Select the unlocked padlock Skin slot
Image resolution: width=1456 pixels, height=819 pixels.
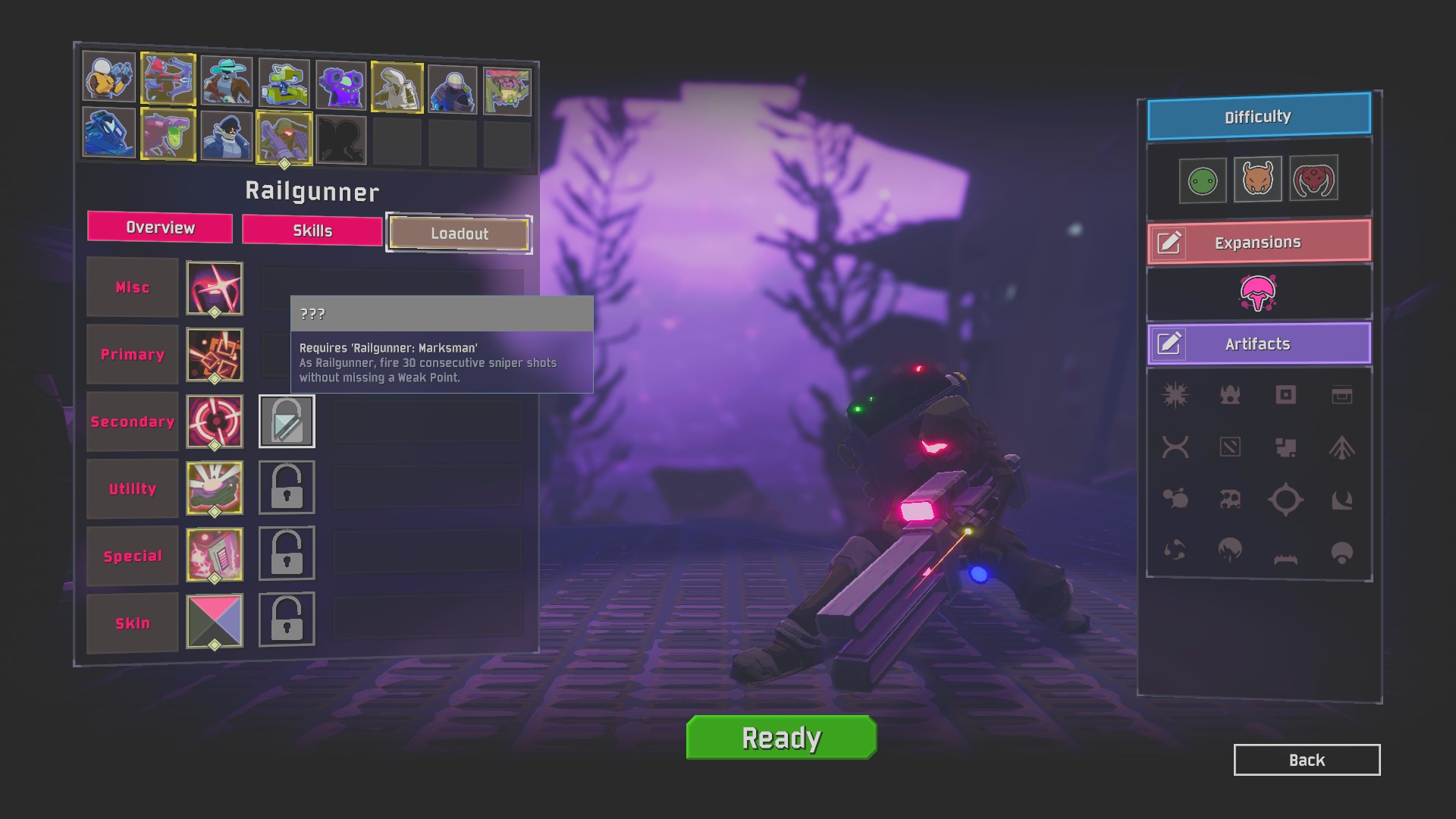(287, 619)
